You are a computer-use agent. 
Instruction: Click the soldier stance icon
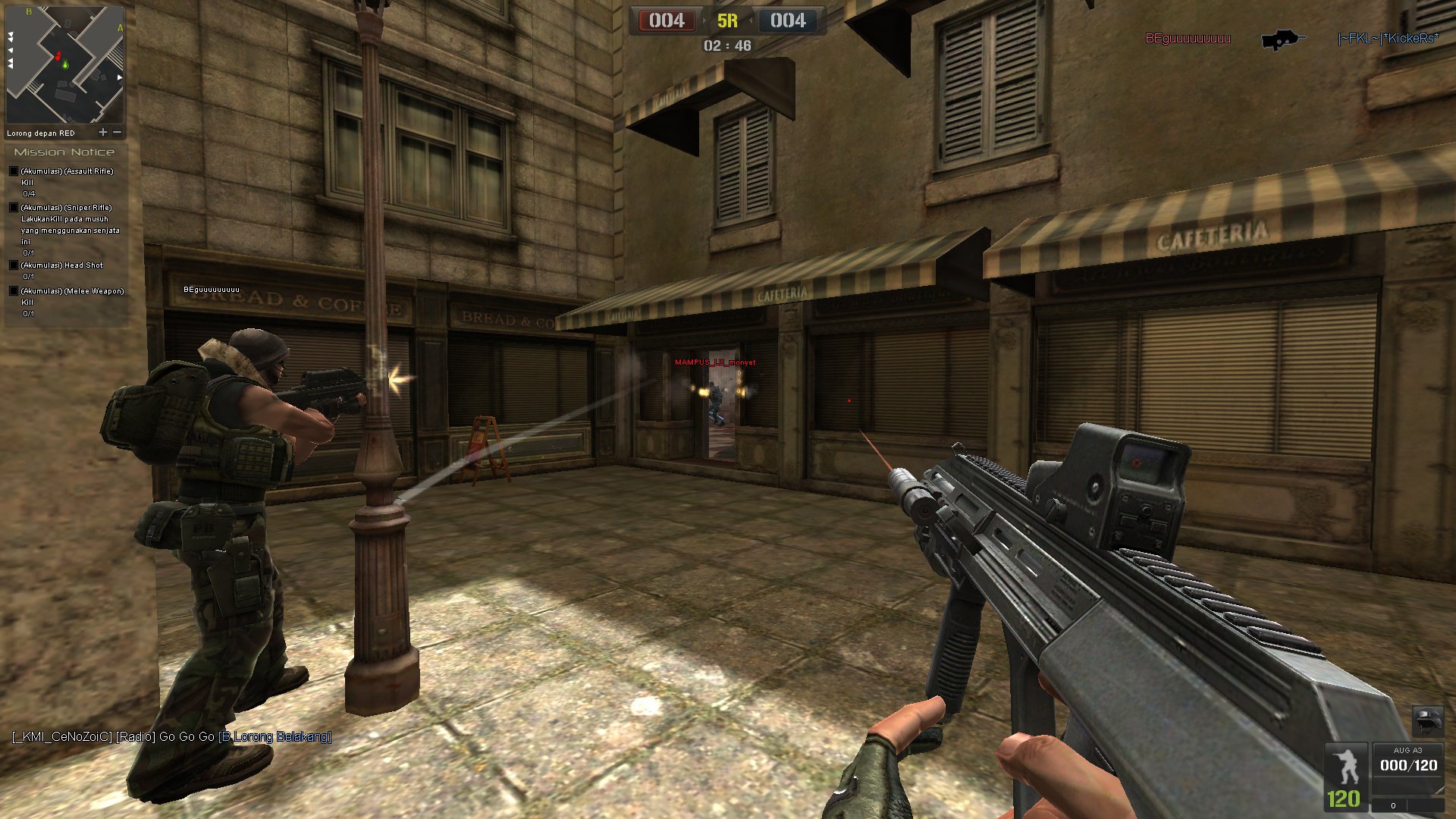point(1346,766)
